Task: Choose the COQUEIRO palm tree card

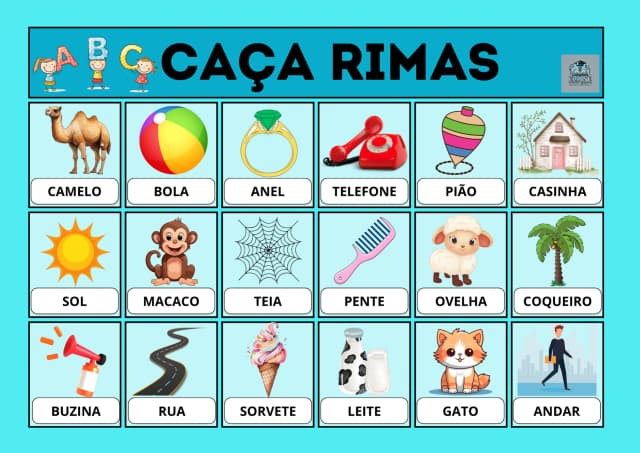Action: (557, 265)
